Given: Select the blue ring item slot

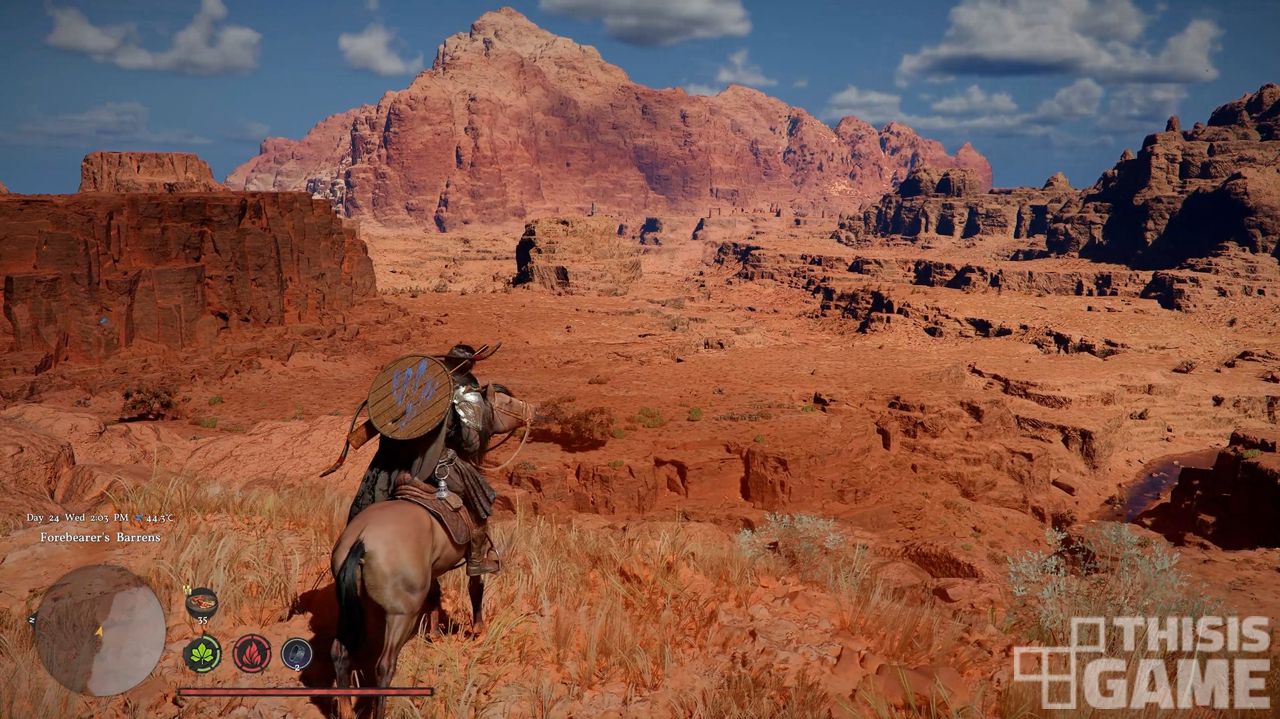Looking at the screenshot, I should point(296,654).
